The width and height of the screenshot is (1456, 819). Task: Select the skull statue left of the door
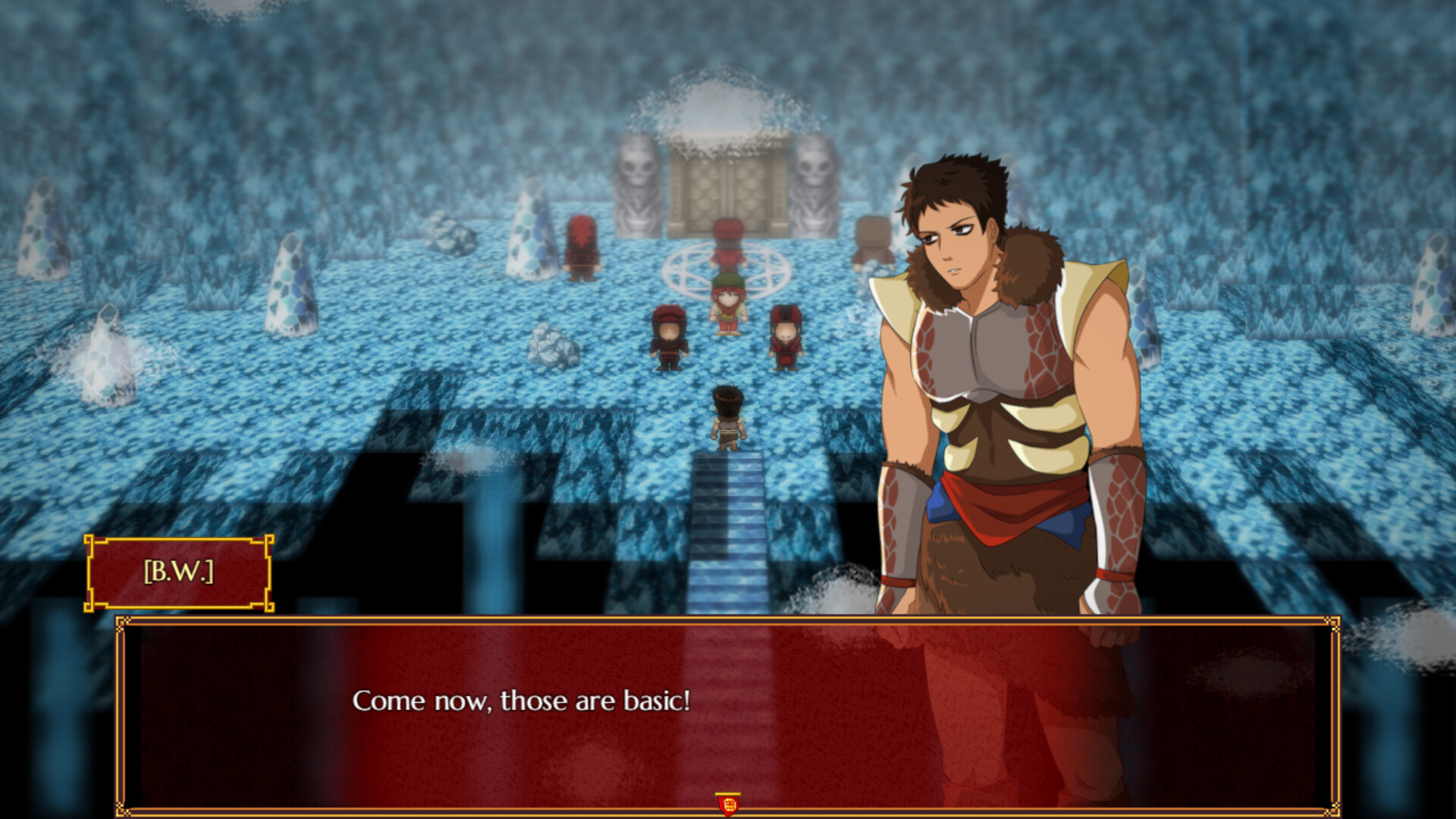(641, 190)
